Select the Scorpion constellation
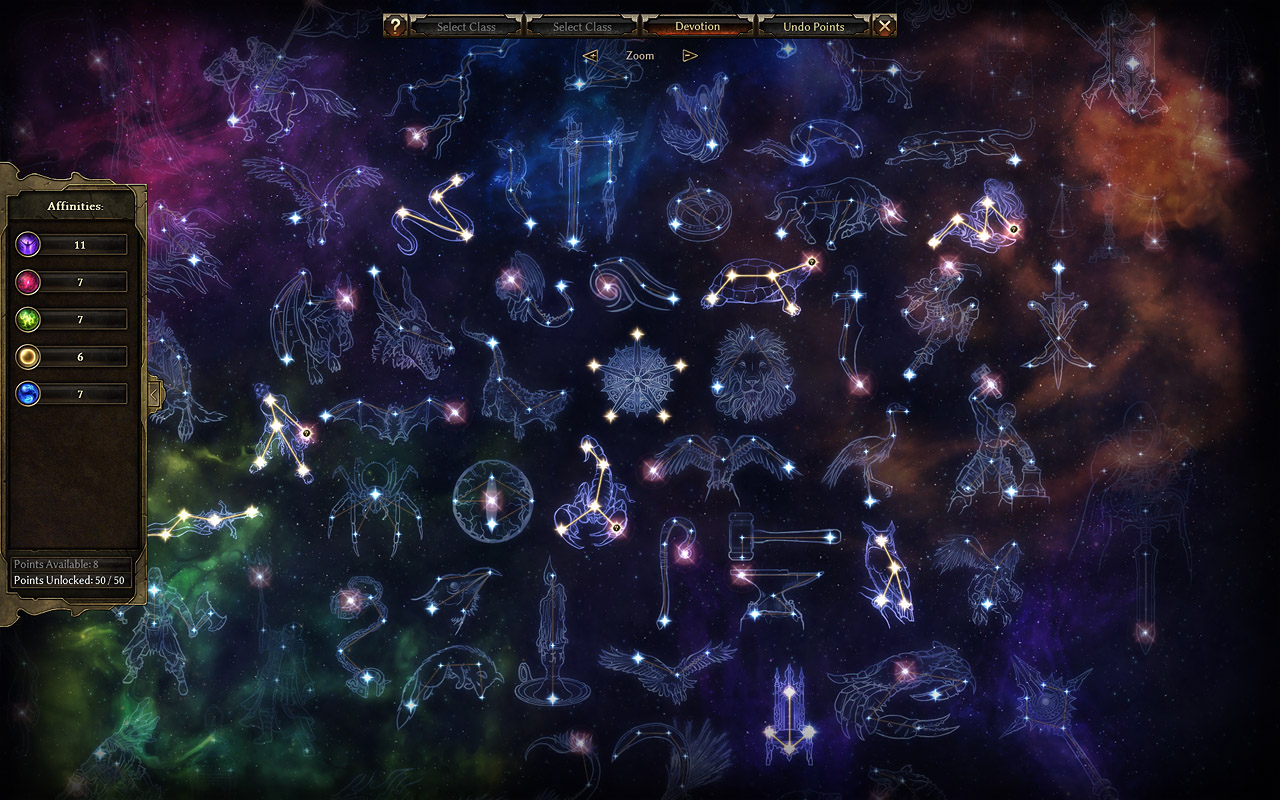Image resolution: width=1280 pixels, height=800 pixels. point(591,496)
